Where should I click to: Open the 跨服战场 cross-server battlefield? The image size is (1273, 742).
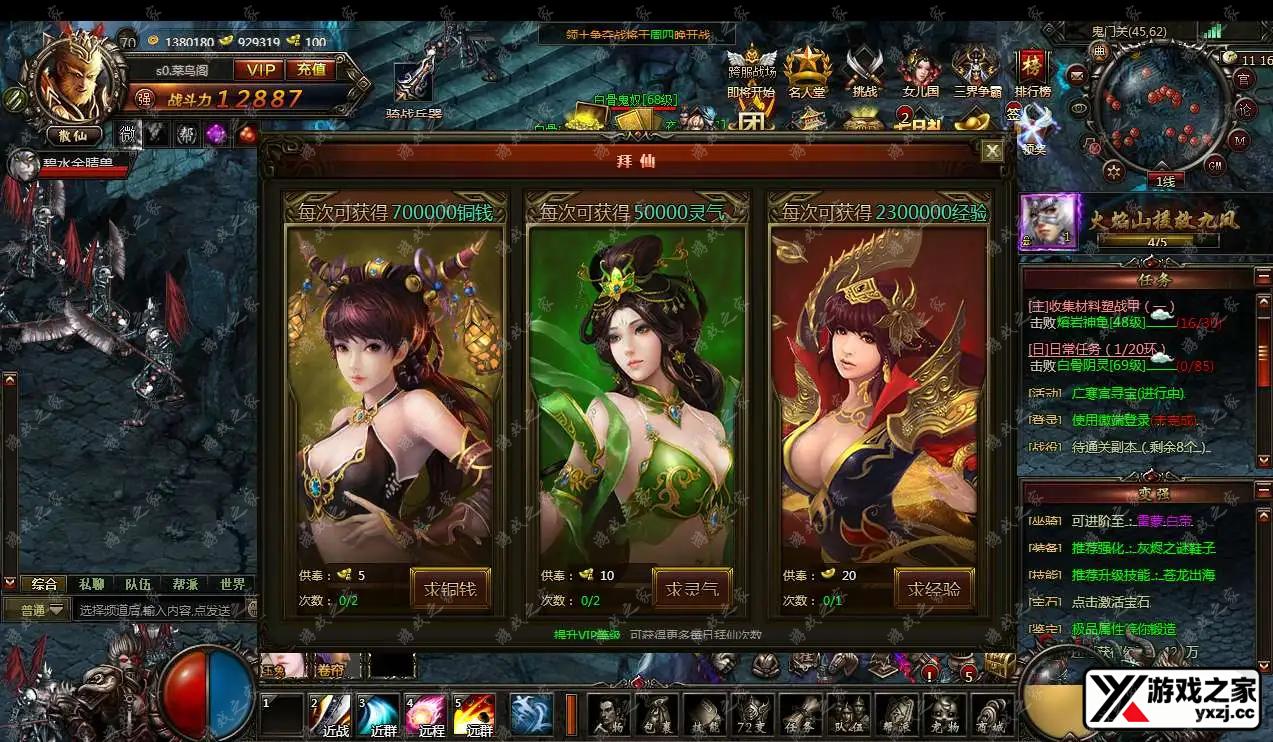tap(751, 72)
